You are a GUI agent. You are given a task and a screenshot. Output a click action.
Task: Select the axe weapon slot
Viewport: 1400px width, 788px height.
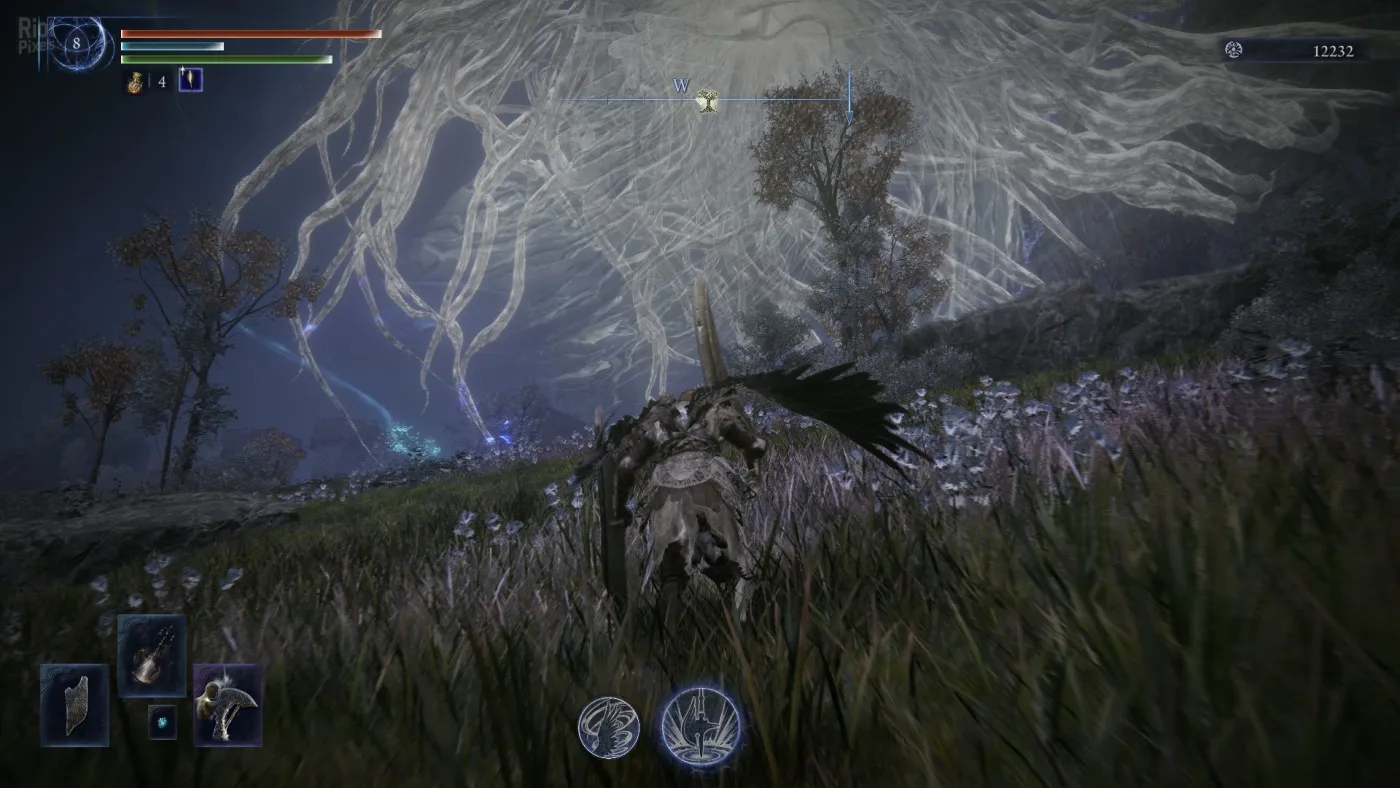(227, 704)
